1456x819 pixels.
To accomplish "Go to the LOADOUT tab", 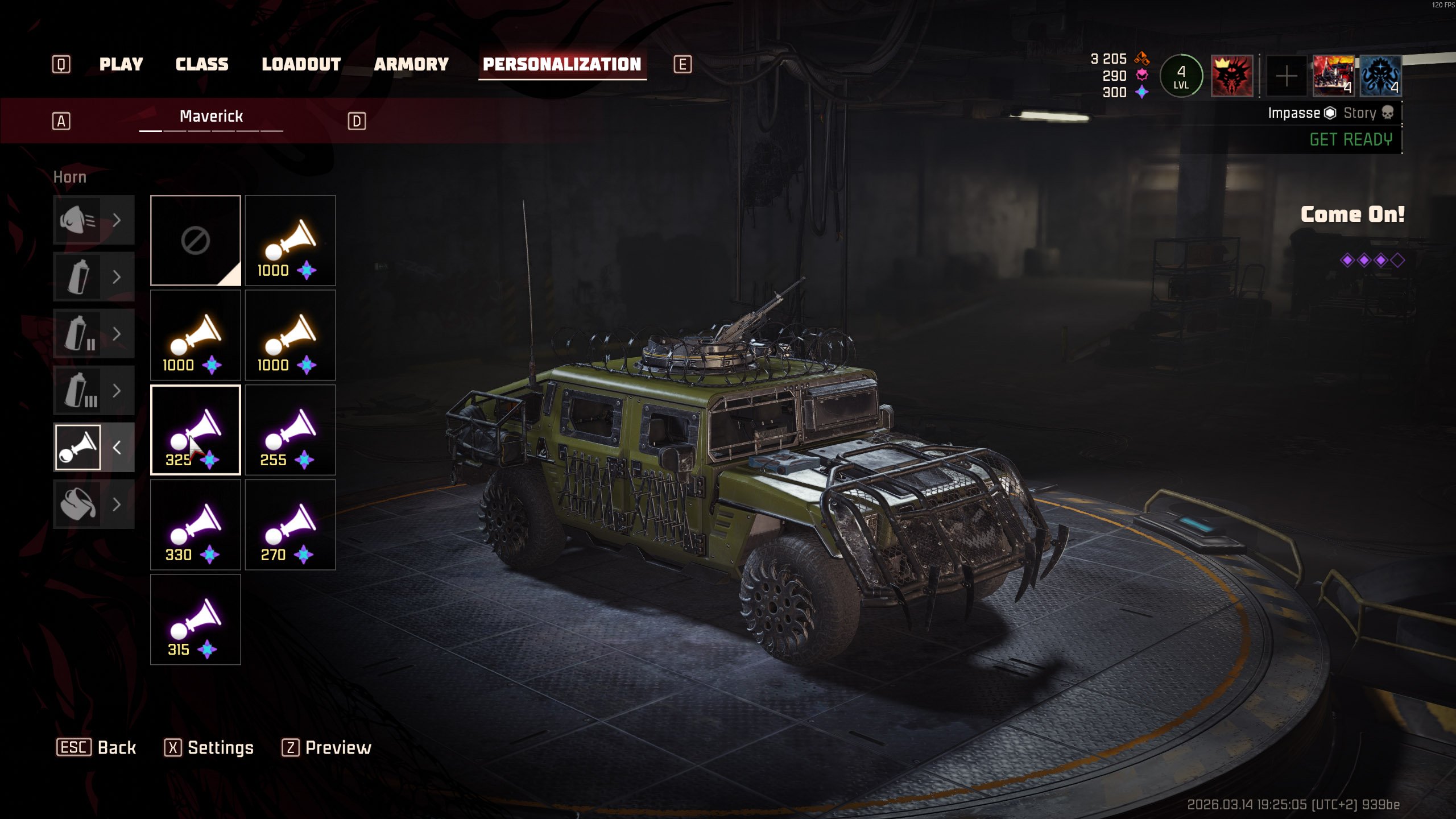I will coord(301,64).
